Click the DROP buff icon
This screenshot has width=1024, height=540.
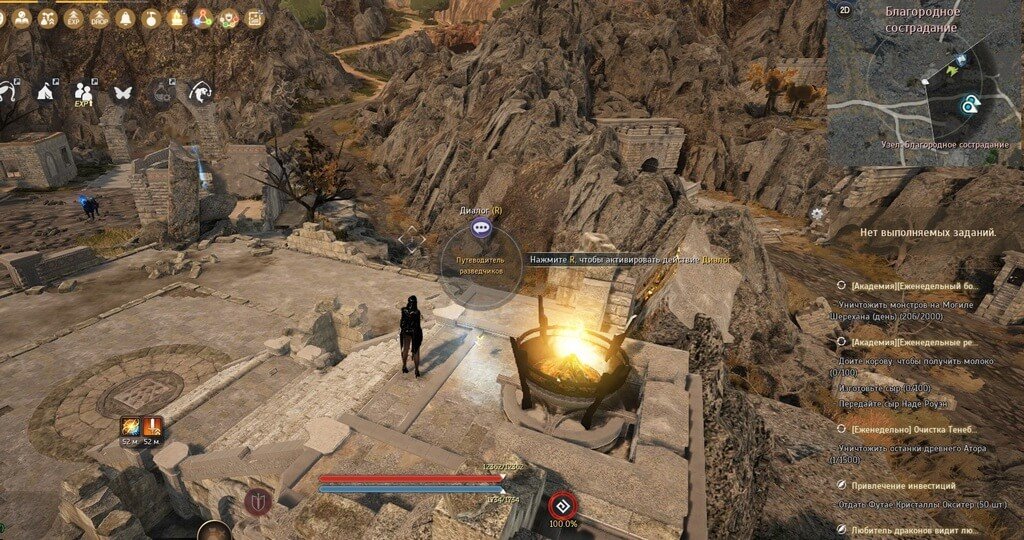pos(99,18)
